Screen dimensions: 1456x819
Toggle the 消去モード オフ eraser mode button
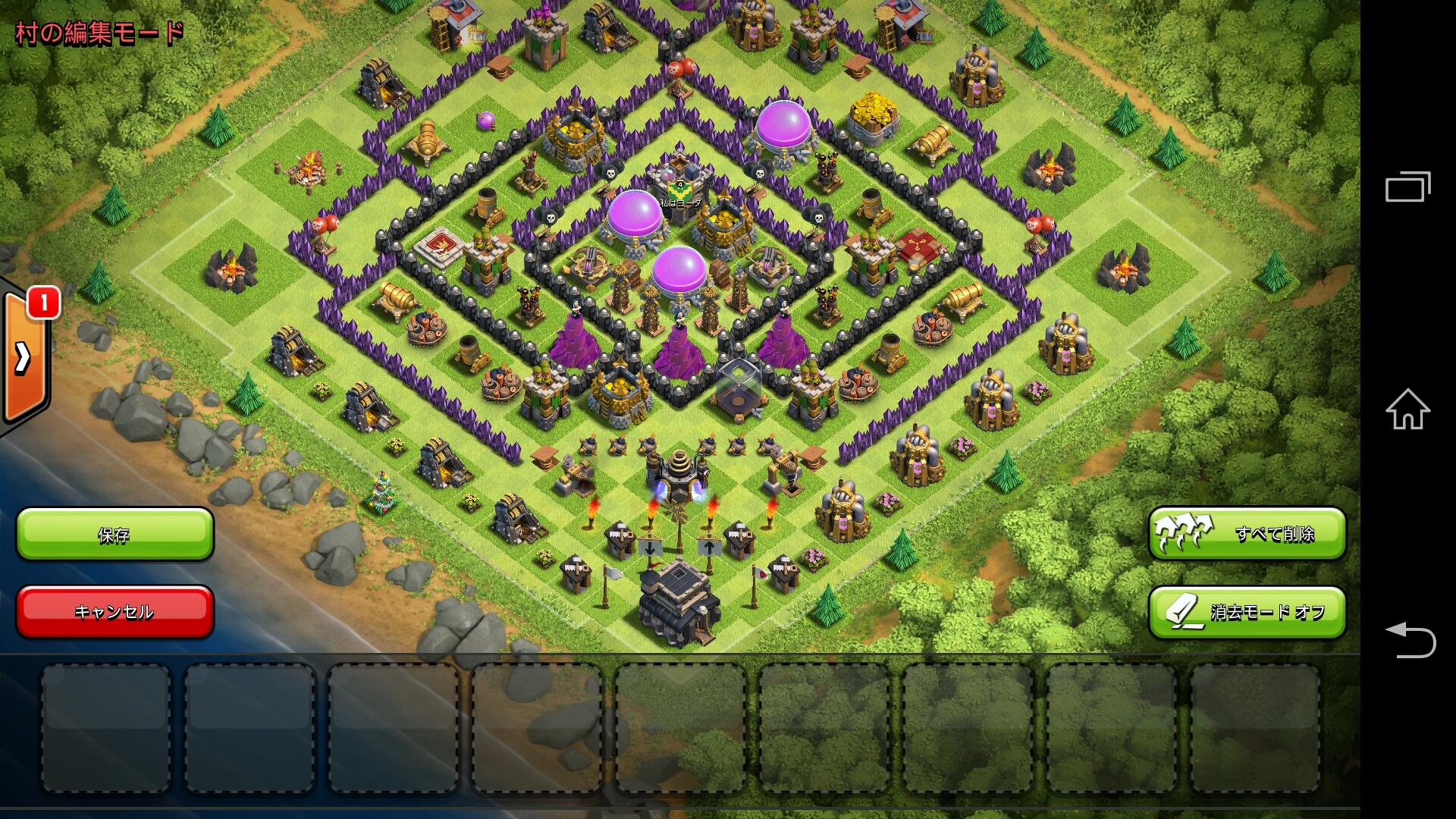(x=1247, y=612)
